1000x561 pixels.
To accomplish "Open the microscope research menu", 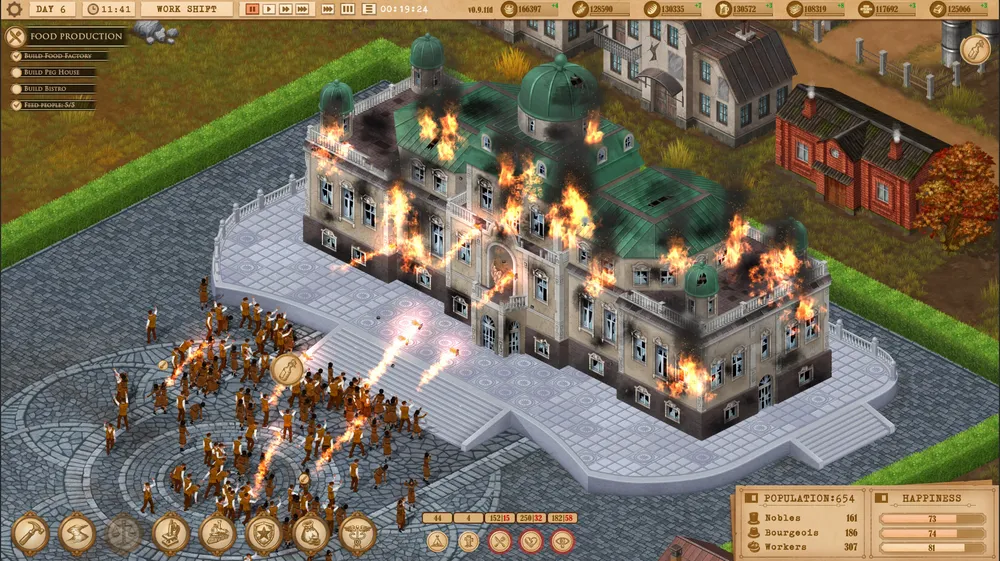I will [171, 534].
